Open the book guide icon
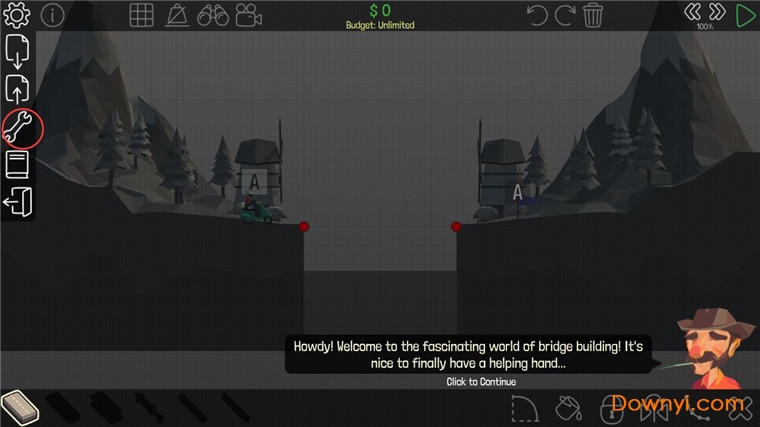760x427 pixels. coord(18,165)
